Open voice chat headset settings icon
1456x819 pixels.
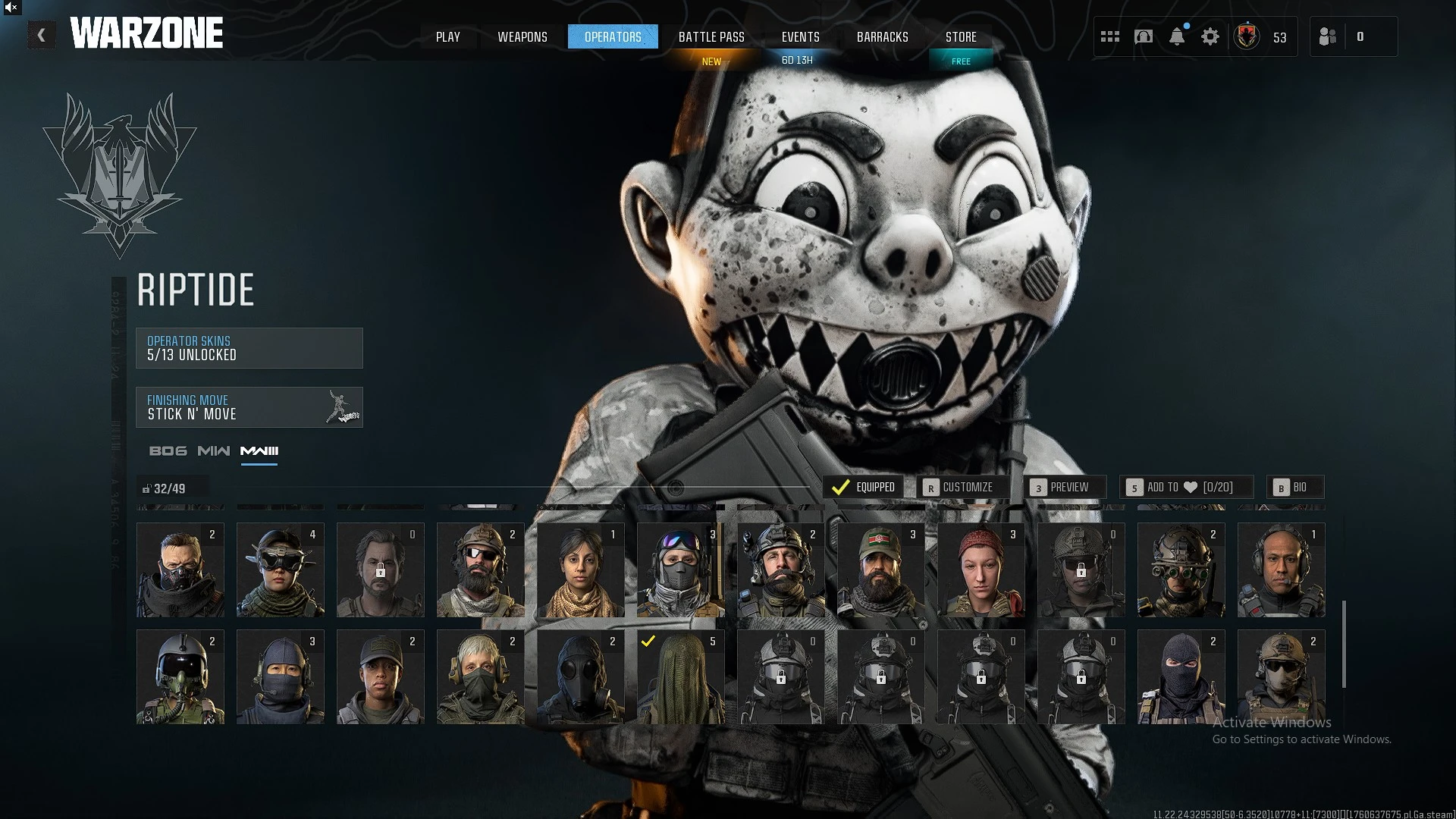pyautogui.click(x=1144, y=36)
